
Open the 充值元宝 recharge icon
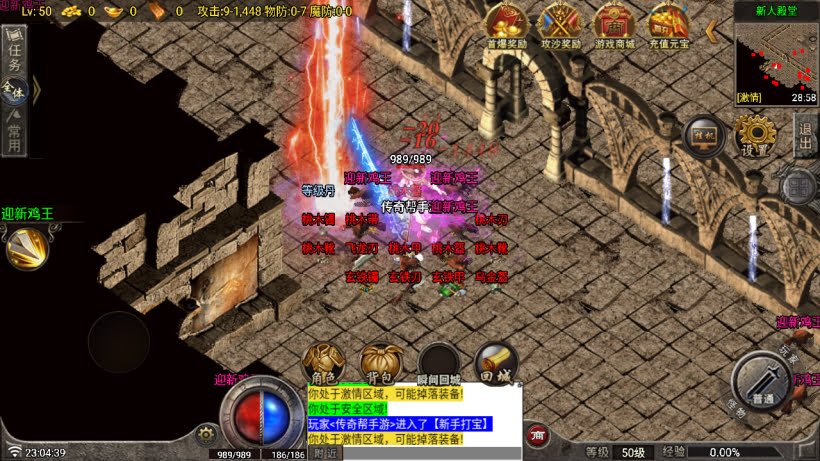(x=668, y=24)
